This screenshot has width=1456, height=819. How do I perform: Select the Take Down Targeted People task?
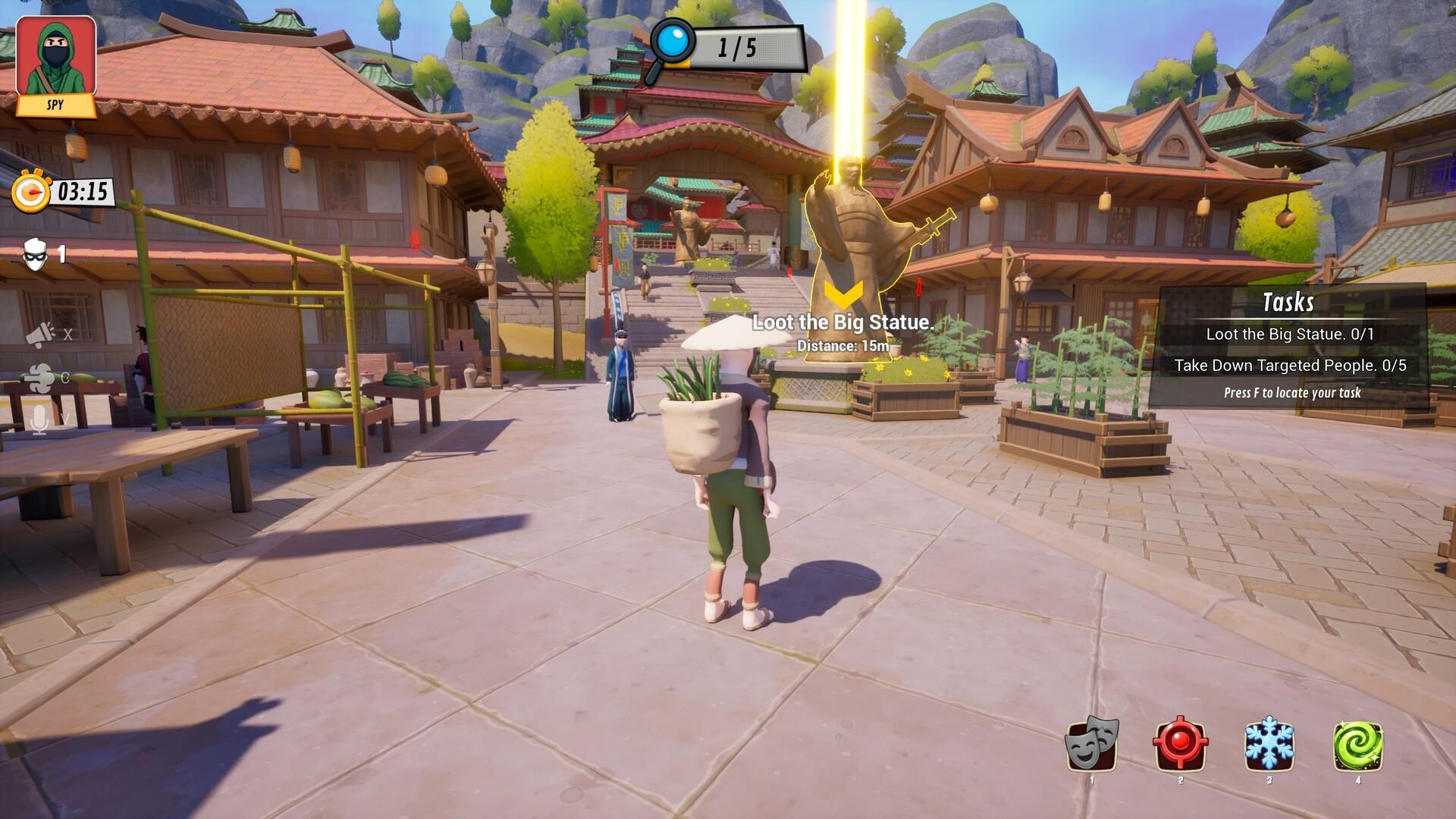(1289, 366)
